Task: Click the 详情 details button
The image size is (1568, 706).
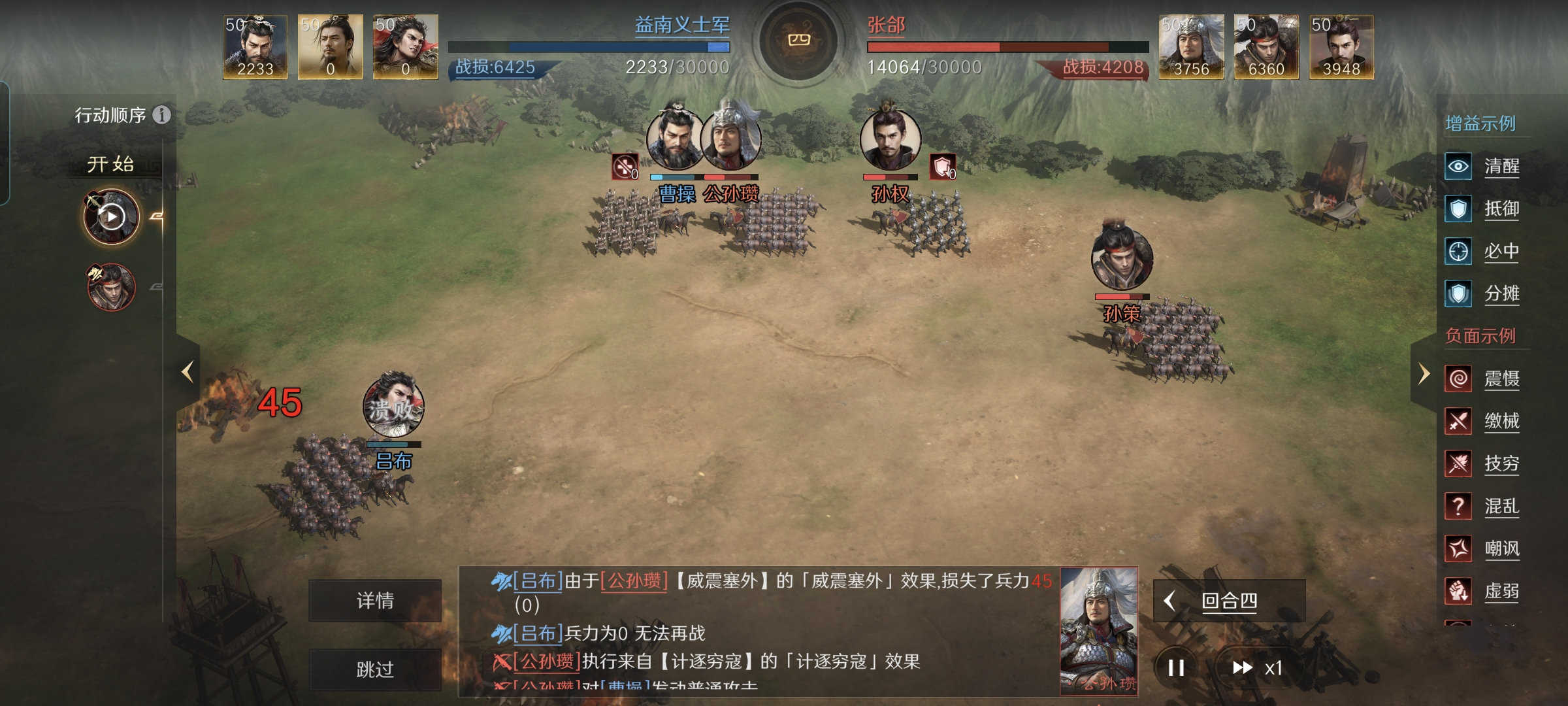Action: (376, 601)
